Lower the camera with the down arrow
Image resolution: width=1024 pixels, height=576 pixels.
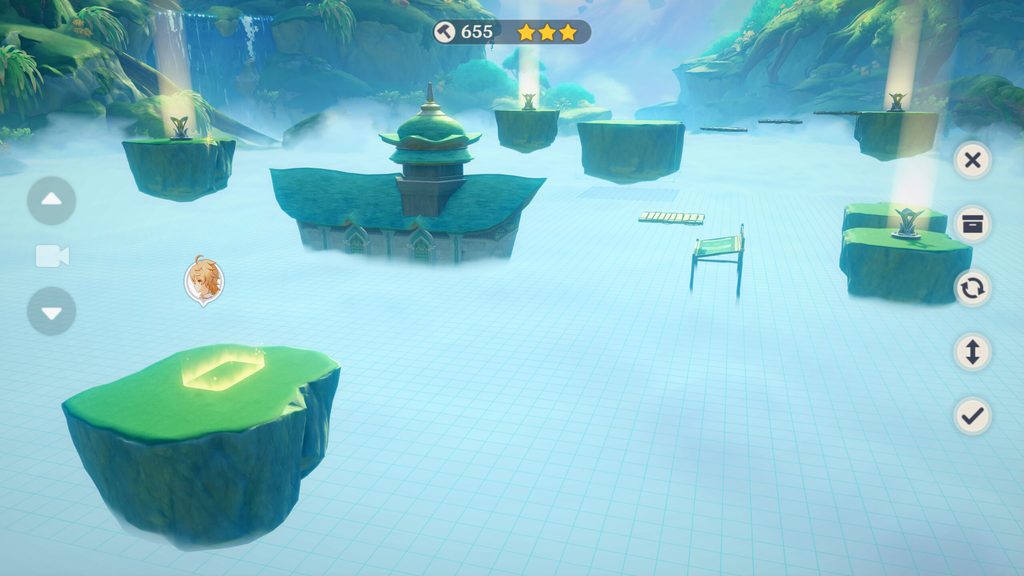(x=52, y=312)
